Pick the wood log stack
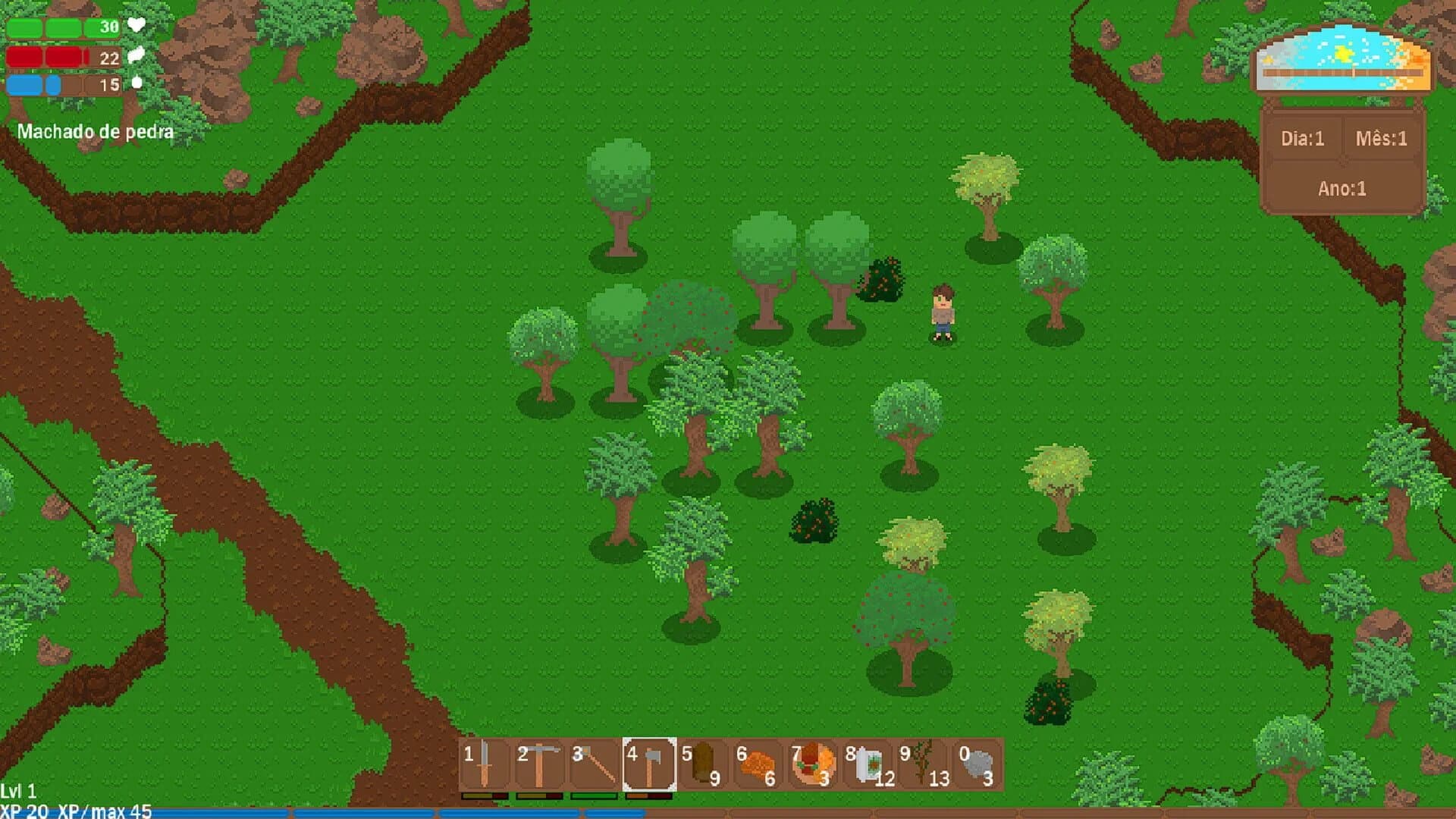The height and width of the screenshot is (819, 1456). pyautogui.click(x=703, y=764)
